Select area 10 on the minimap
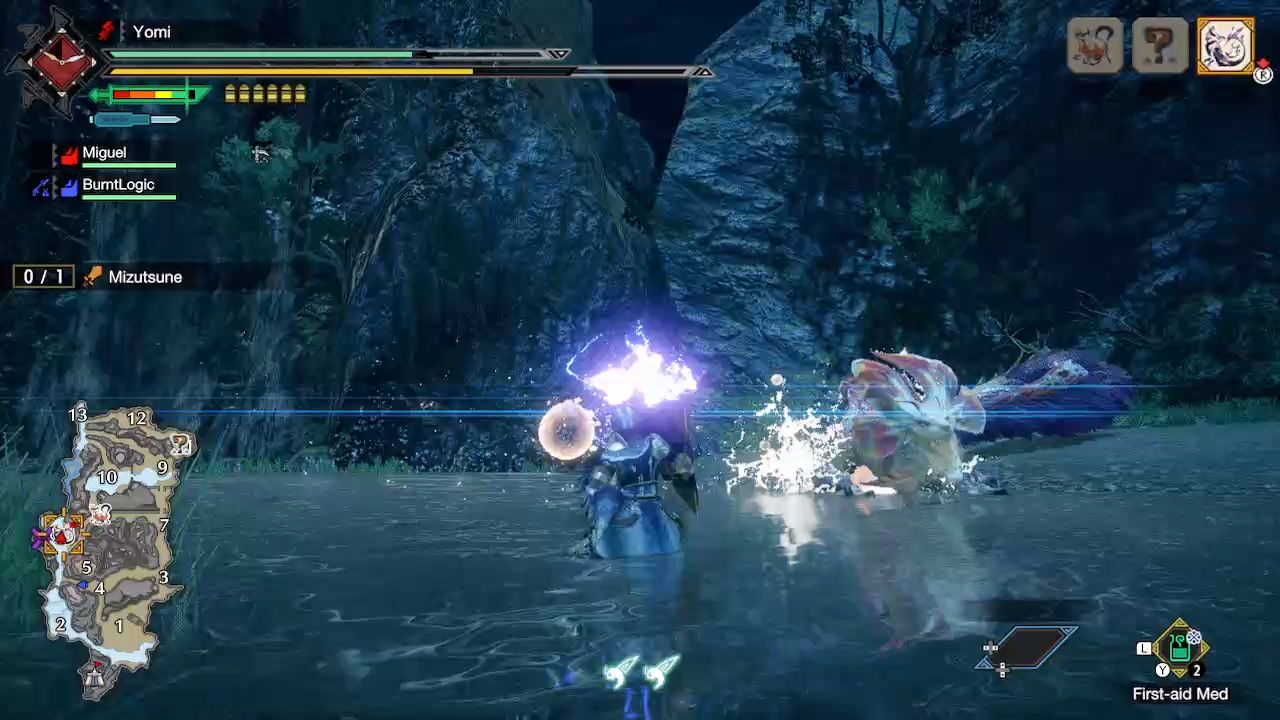Viewport: 1280px width, 720px height. pyautogui.click(x=107, y=477)
